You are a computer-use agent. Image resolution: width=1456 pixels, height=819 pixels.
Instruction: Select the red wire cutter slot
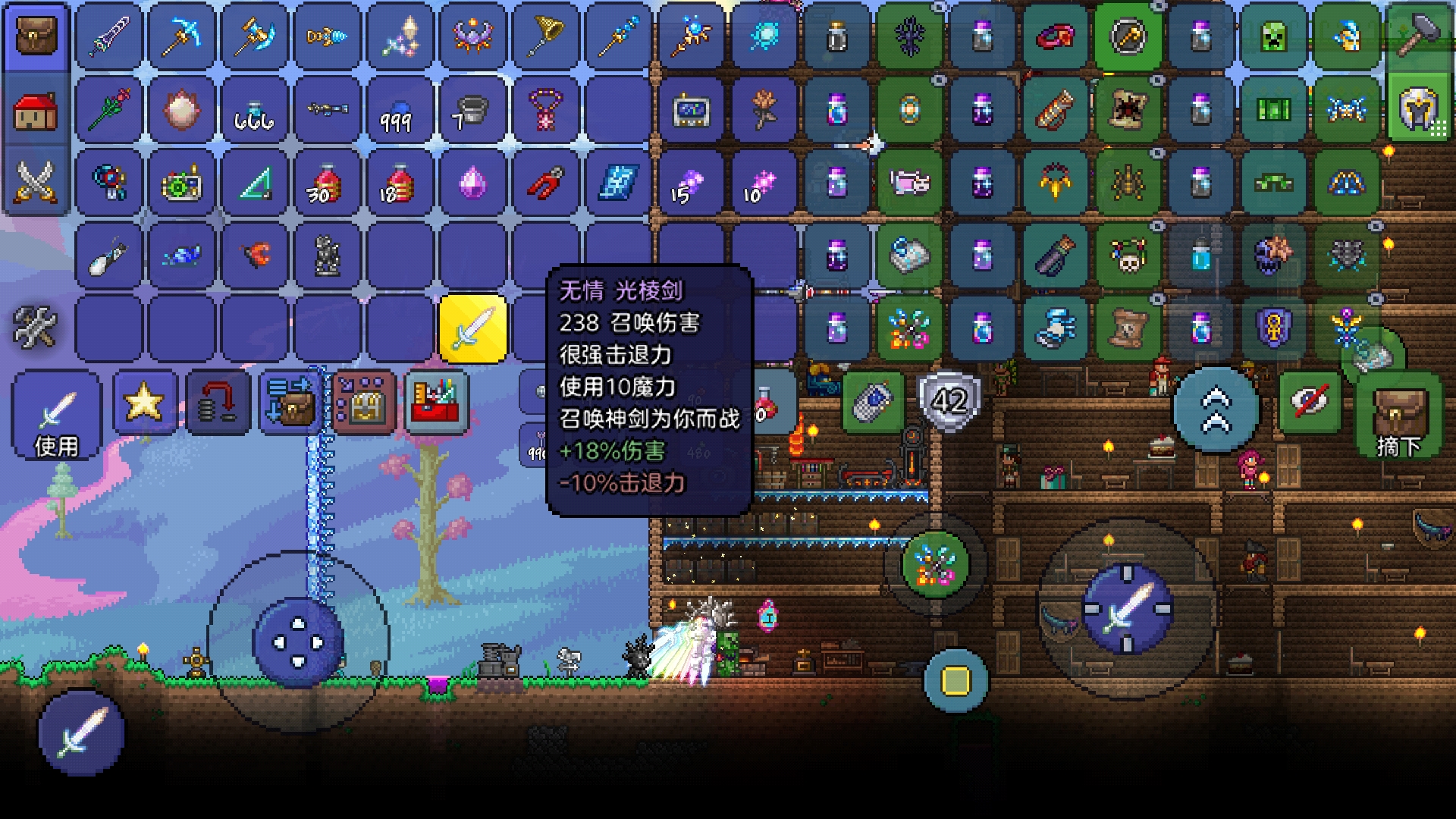click(x=545, y=183)
